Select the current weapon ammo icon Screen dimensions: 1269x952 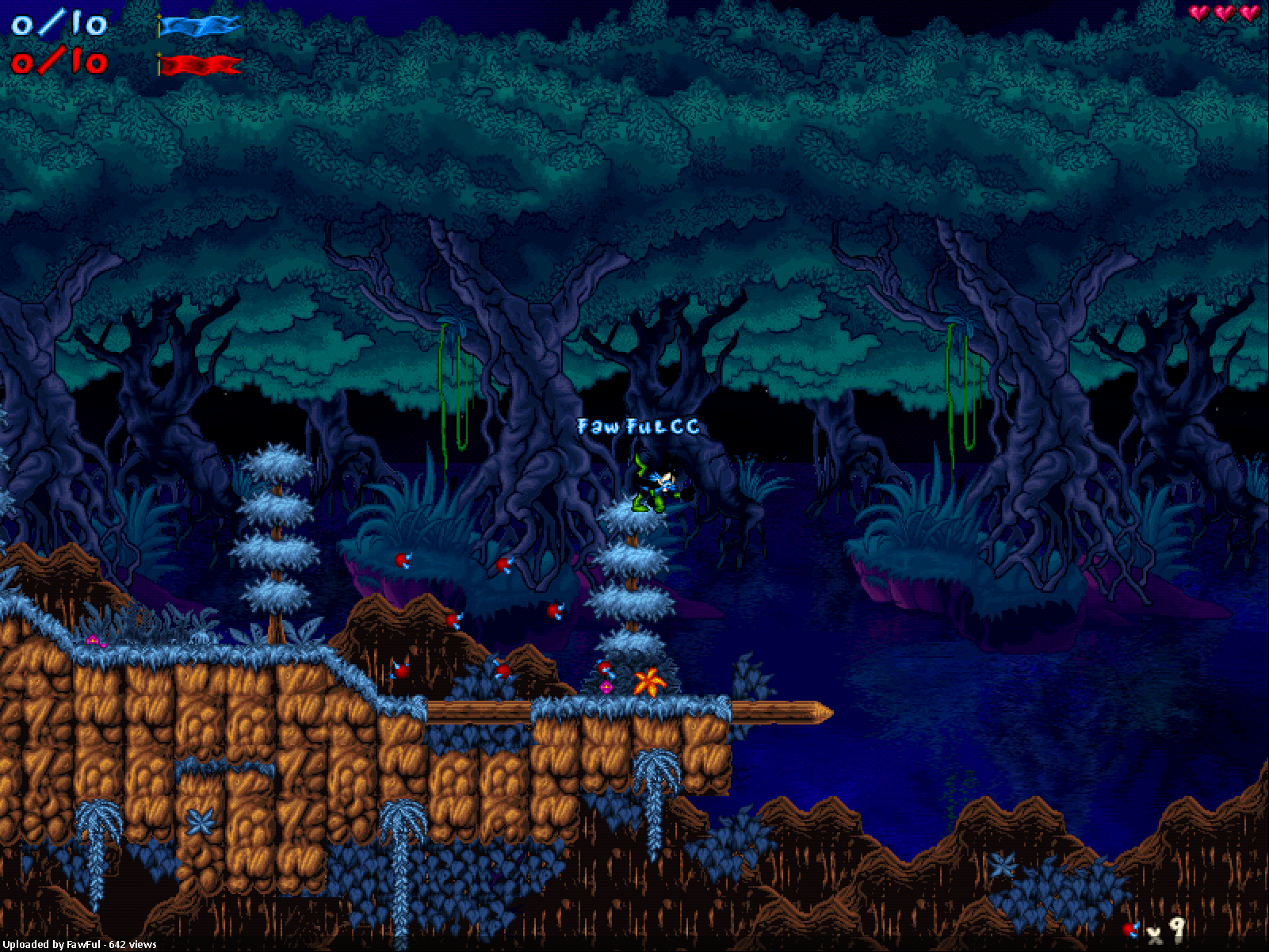[1131, 928]
